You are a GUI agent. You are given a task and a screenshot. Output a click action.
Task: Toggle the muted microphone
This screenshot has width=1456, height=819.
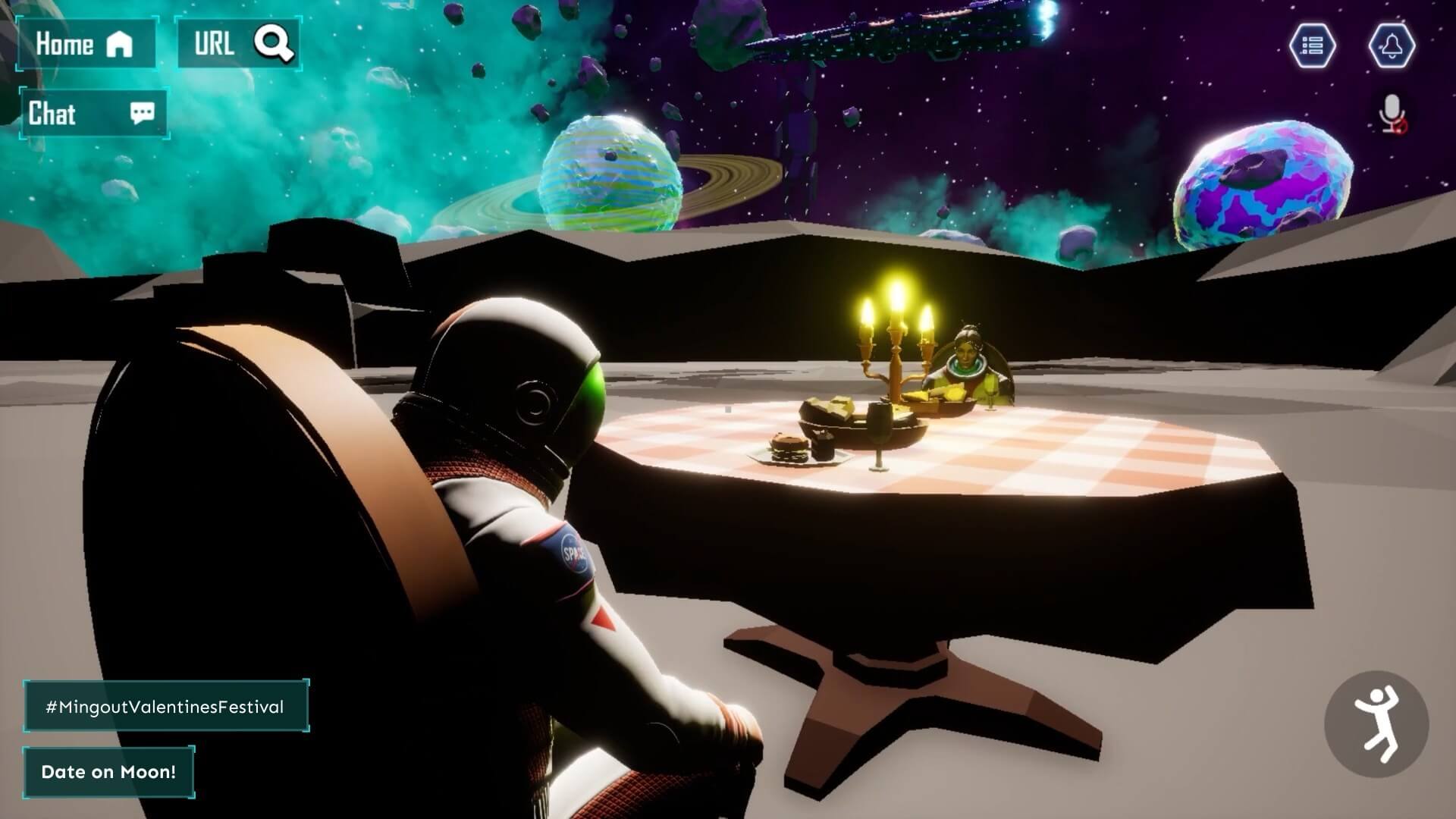tap(1392, 114)
